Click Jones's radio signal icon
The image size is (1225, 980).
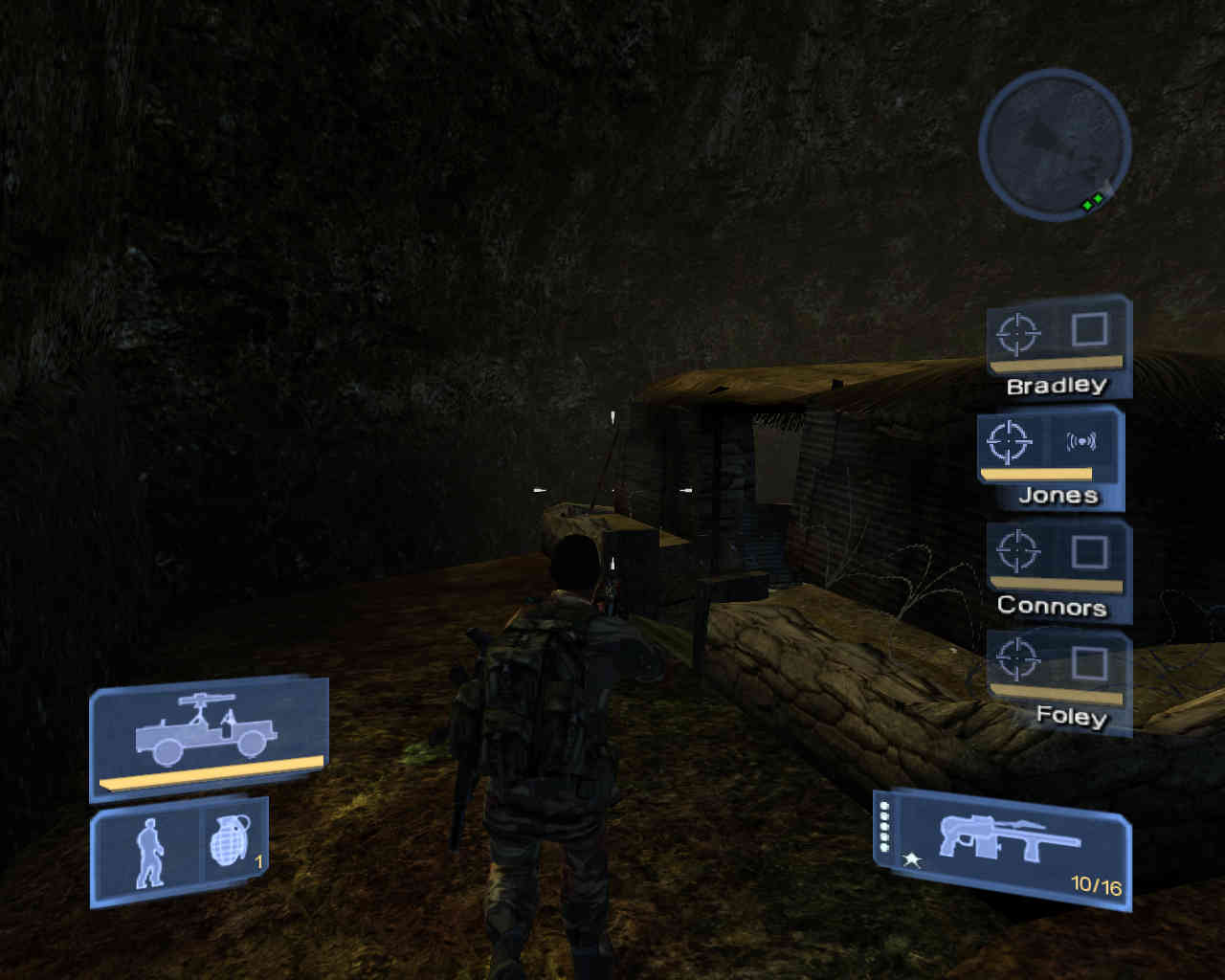click(x=1081, y=441)
